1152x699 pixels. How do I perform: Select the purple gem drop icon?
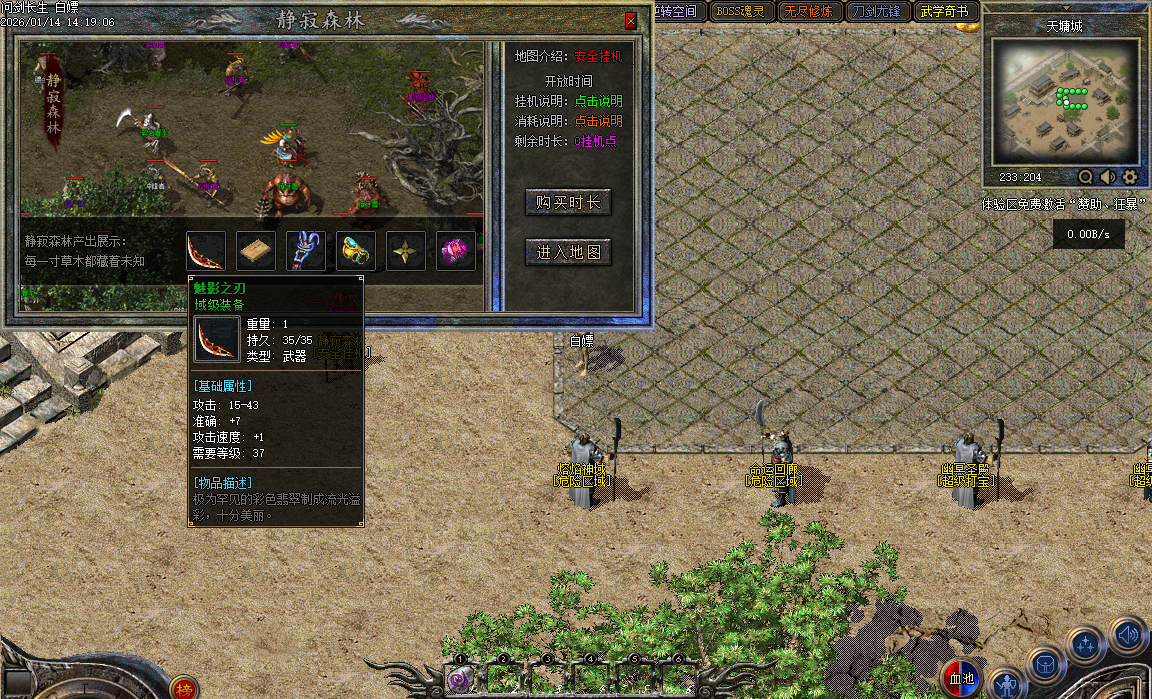click(456, 251)
